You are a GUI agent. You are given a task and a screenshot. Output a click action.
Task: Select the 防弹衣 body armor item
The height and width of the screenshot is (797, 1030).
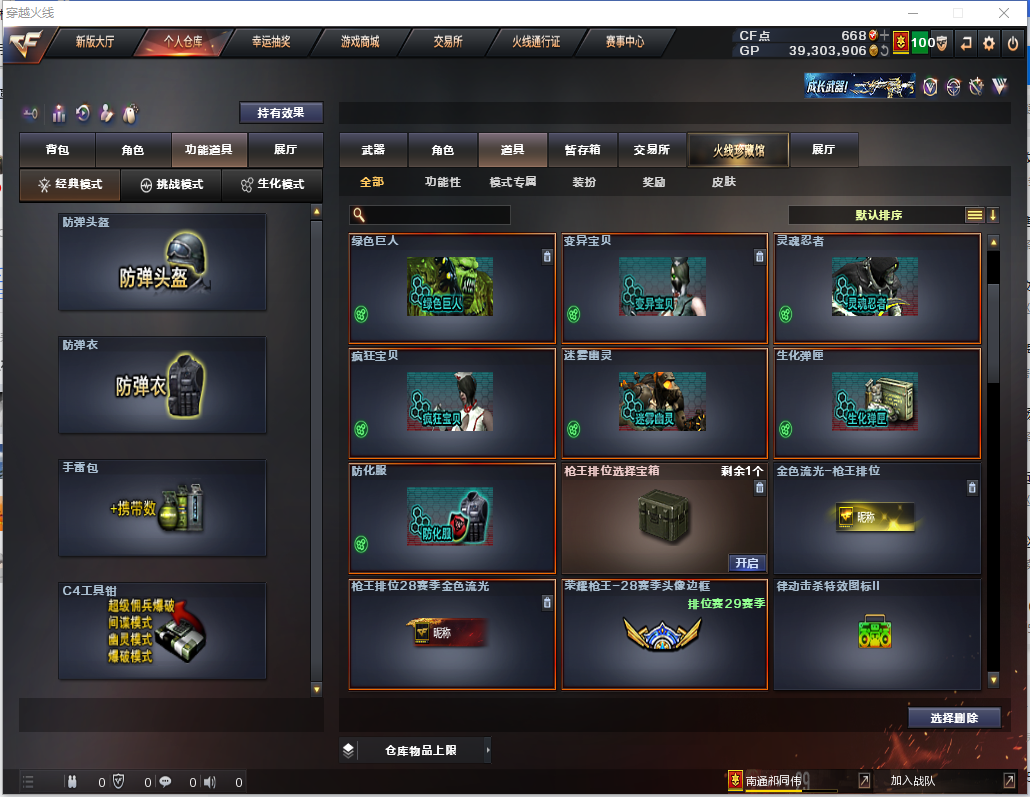tap(162, 385)
